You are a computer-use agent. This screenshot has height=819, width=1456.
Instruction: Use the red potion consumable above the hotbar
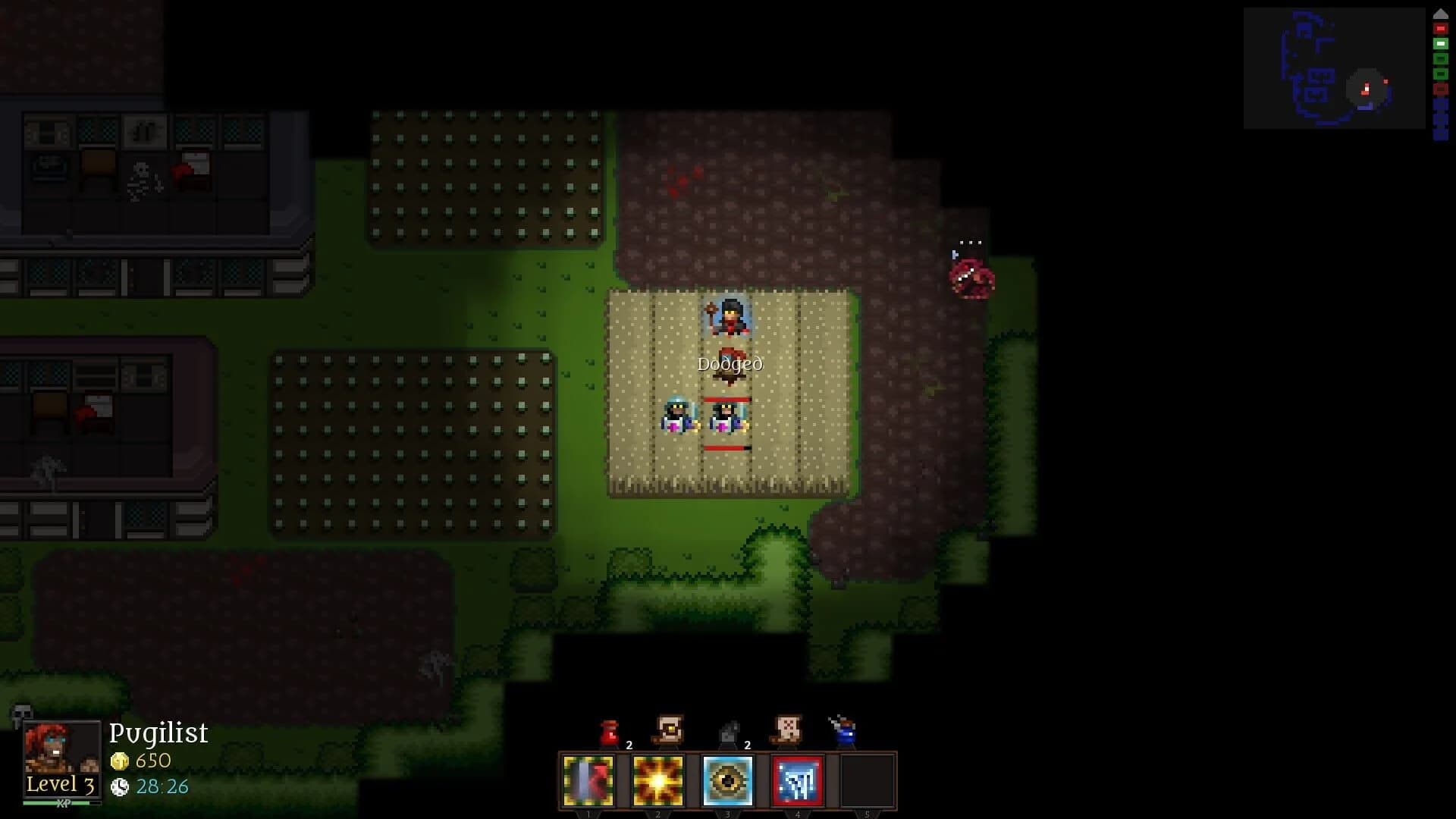point(608,730)
